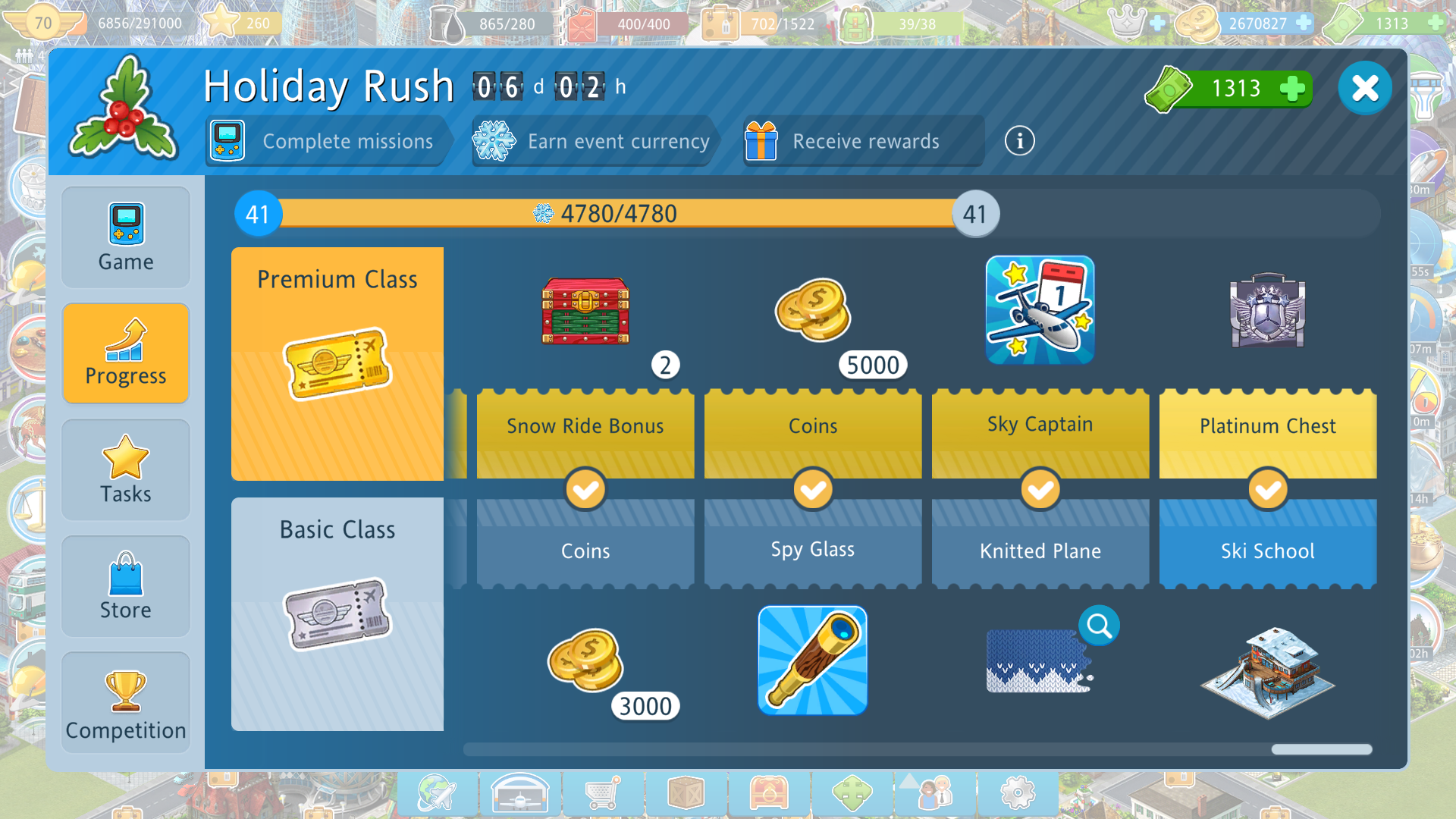This screenshot has width=1456, height=819.
Task: Open the Tasks tab
Action: point(126,470)
